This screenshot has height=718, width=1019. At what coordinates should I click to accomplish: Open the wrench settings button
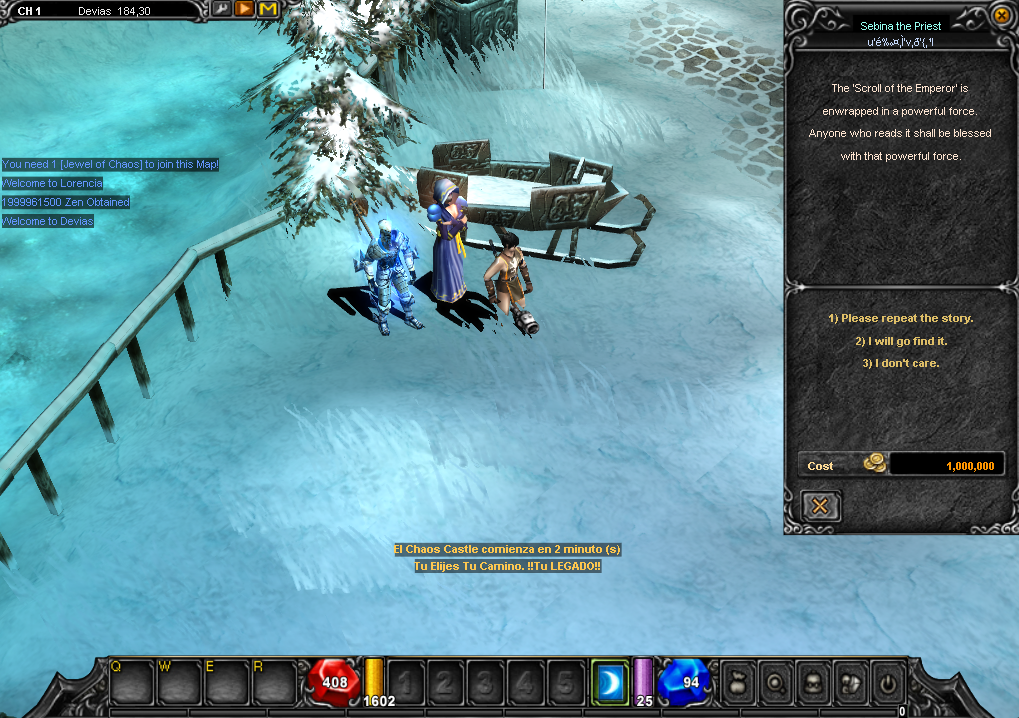point(220,9)
